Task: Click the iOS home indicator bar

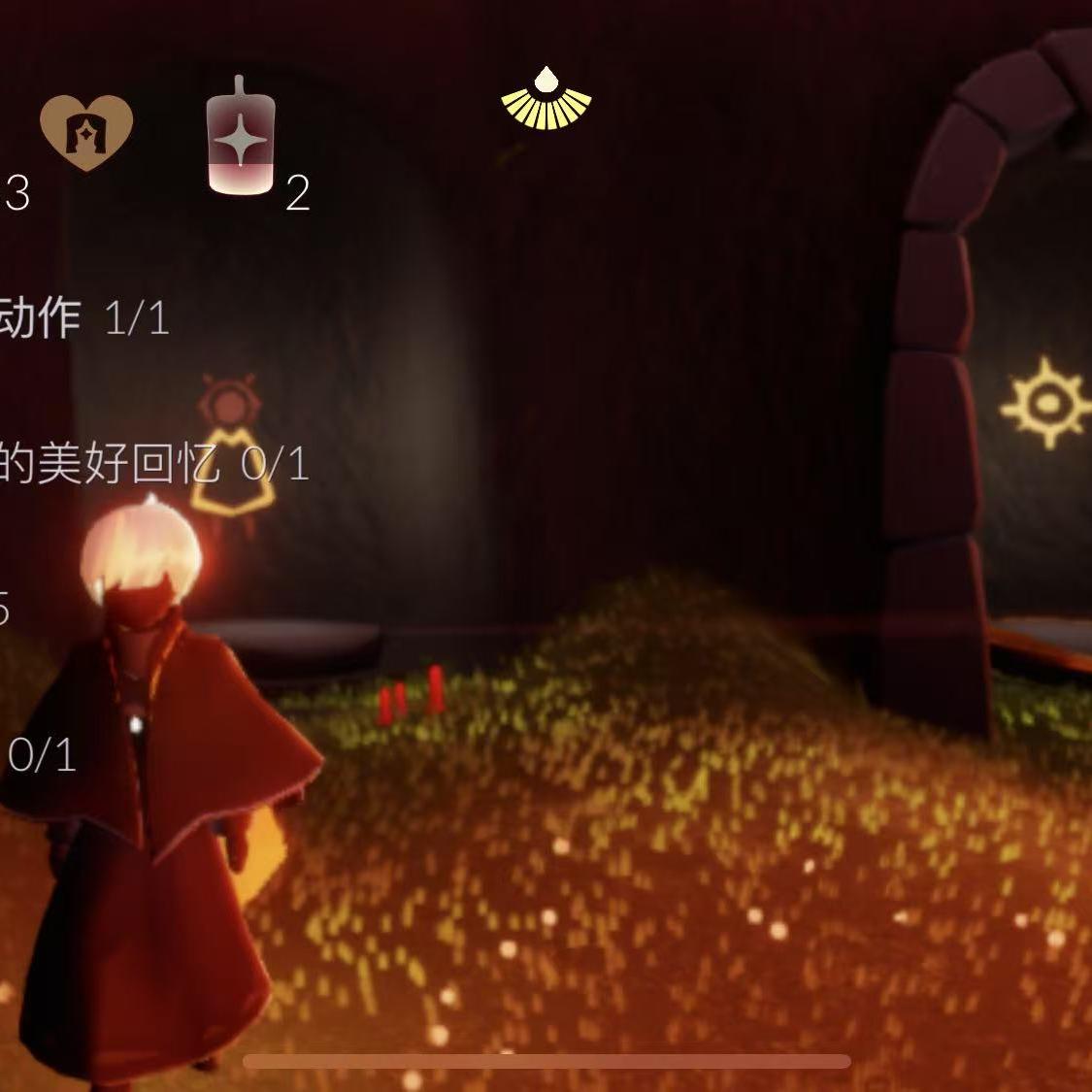Action: click(x=546, y=1062)
